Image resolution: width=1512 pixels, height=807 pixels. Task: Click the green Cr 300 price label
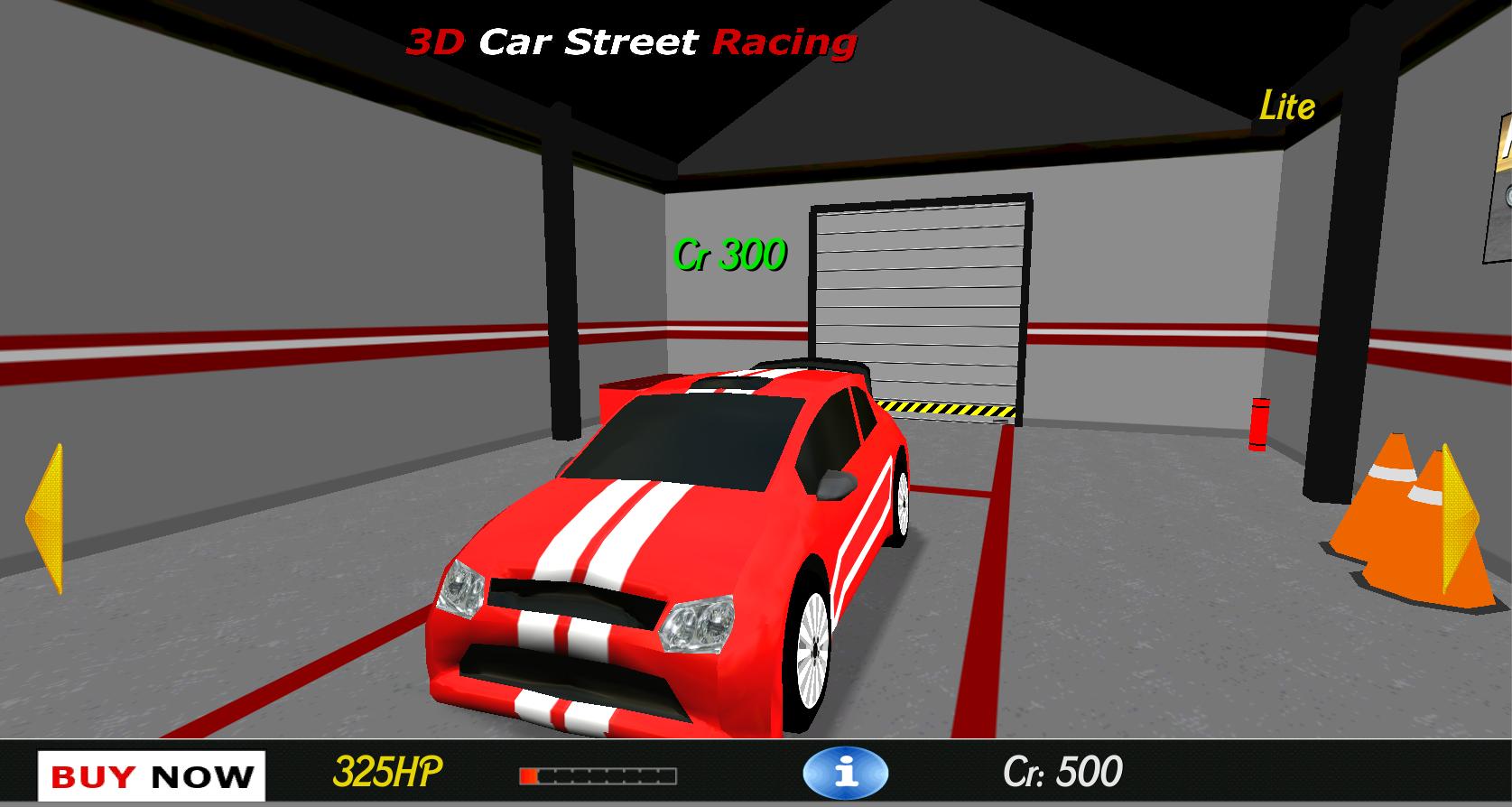(731, 253)
